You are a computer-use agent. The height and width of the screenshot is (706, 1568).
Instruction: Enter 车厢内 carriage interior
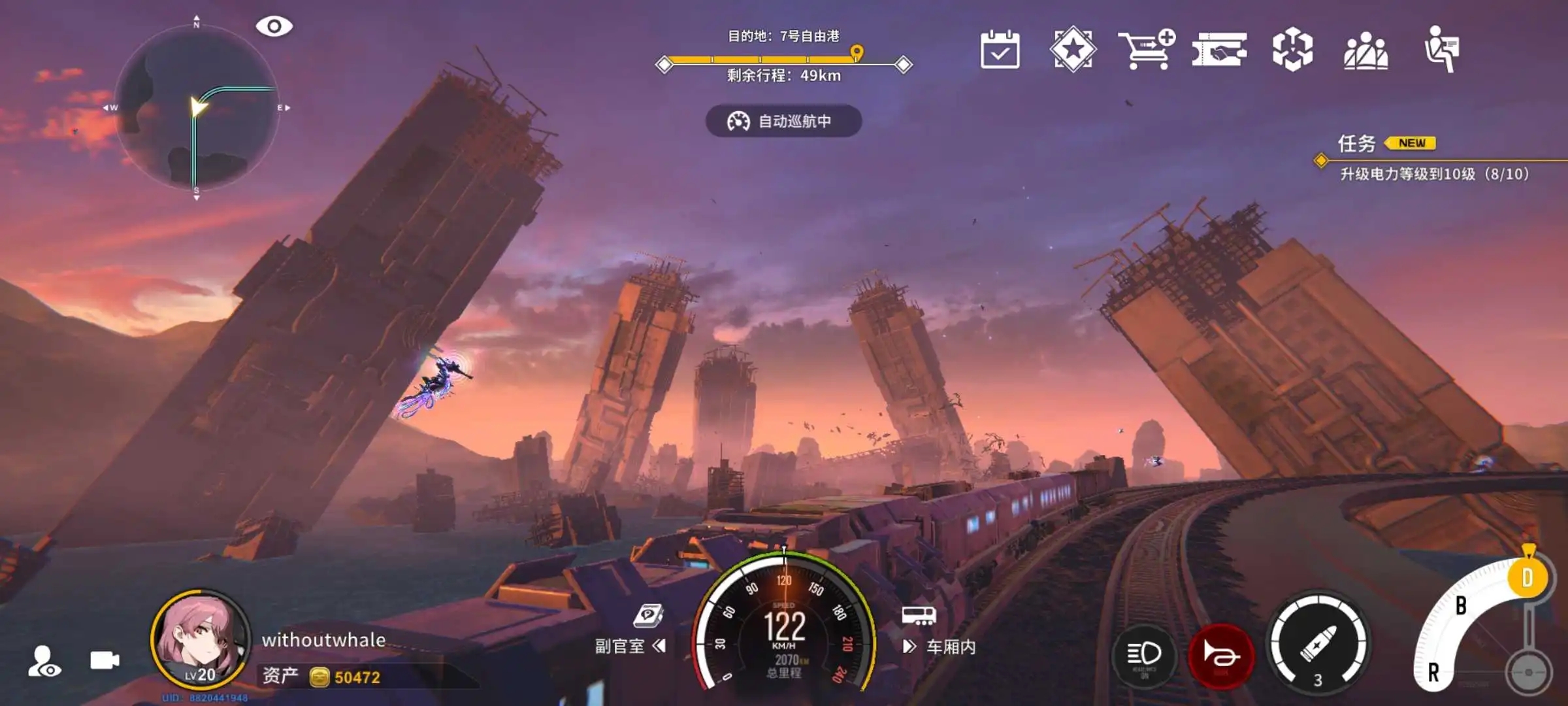click(939, 645)
